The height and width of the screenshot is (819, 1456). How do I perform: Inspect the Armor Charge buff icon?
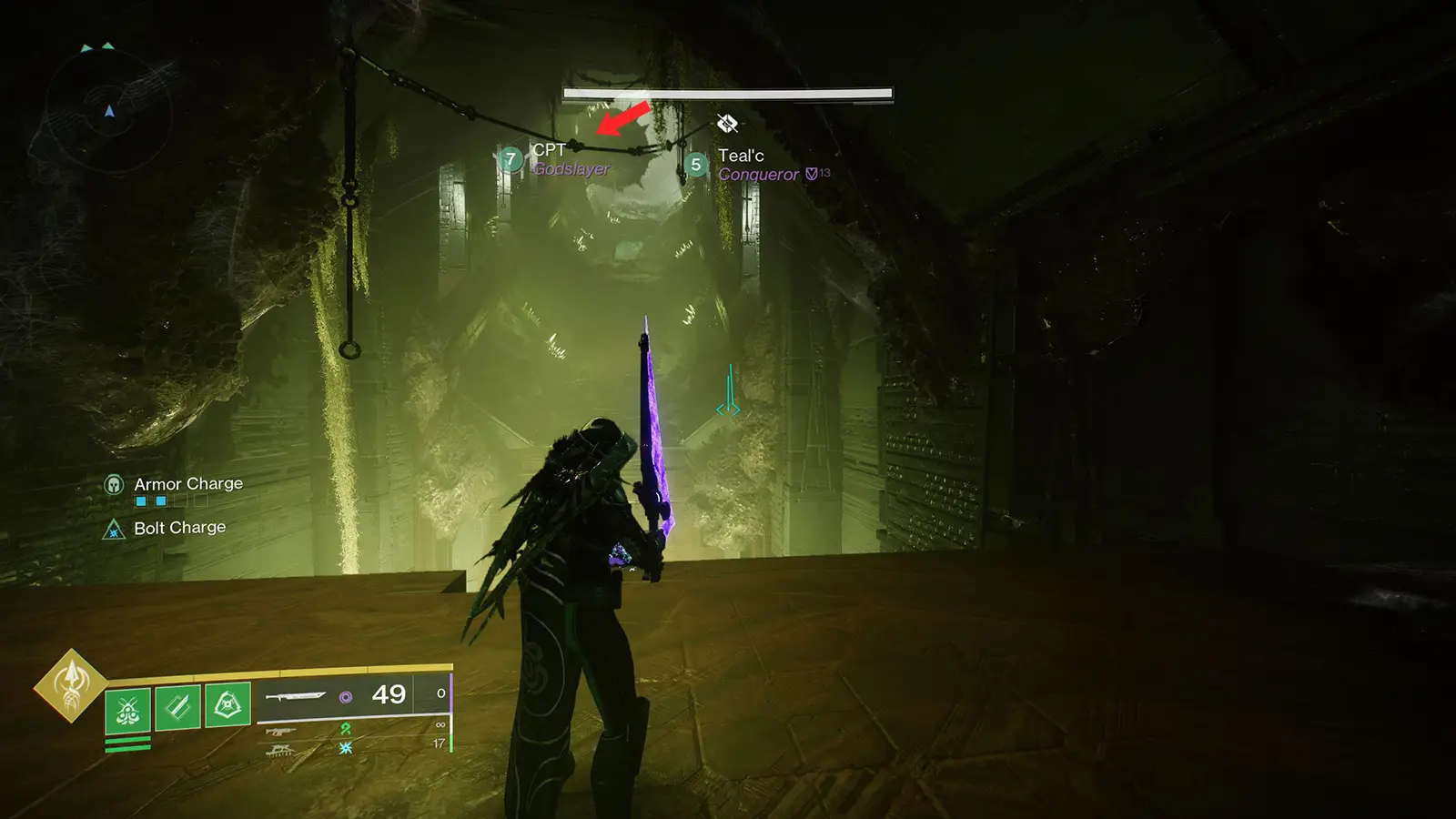[114, 484]
